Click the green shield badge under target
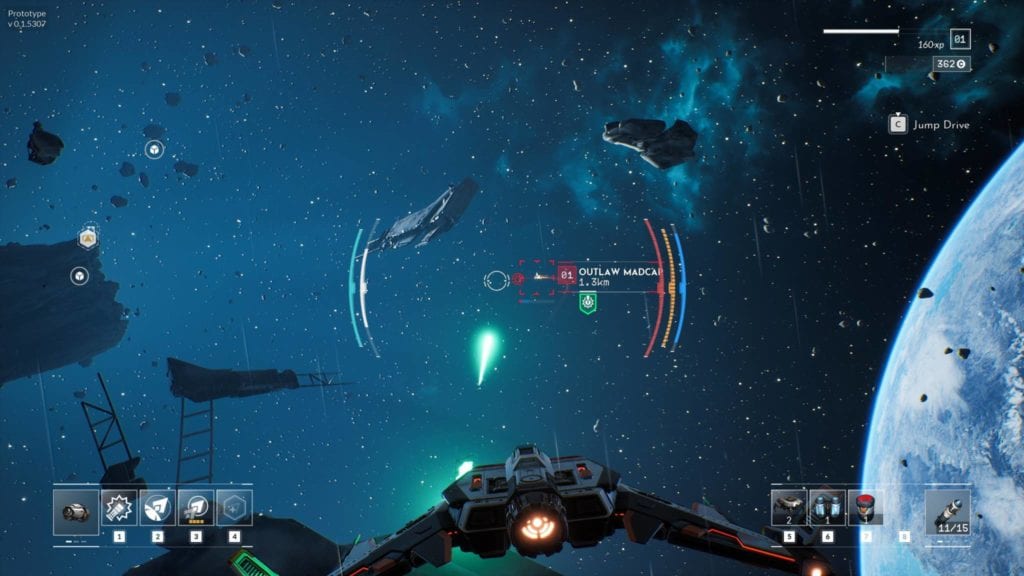Image resolution: width=1024 pixels, height=576 pixels. point(588,302)
